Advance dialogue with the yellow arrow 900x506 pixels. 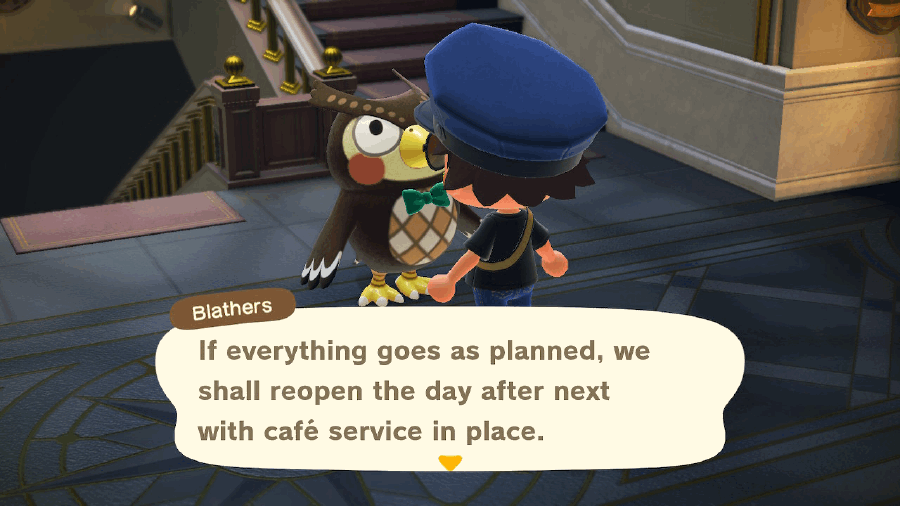[x=451, y=463]
